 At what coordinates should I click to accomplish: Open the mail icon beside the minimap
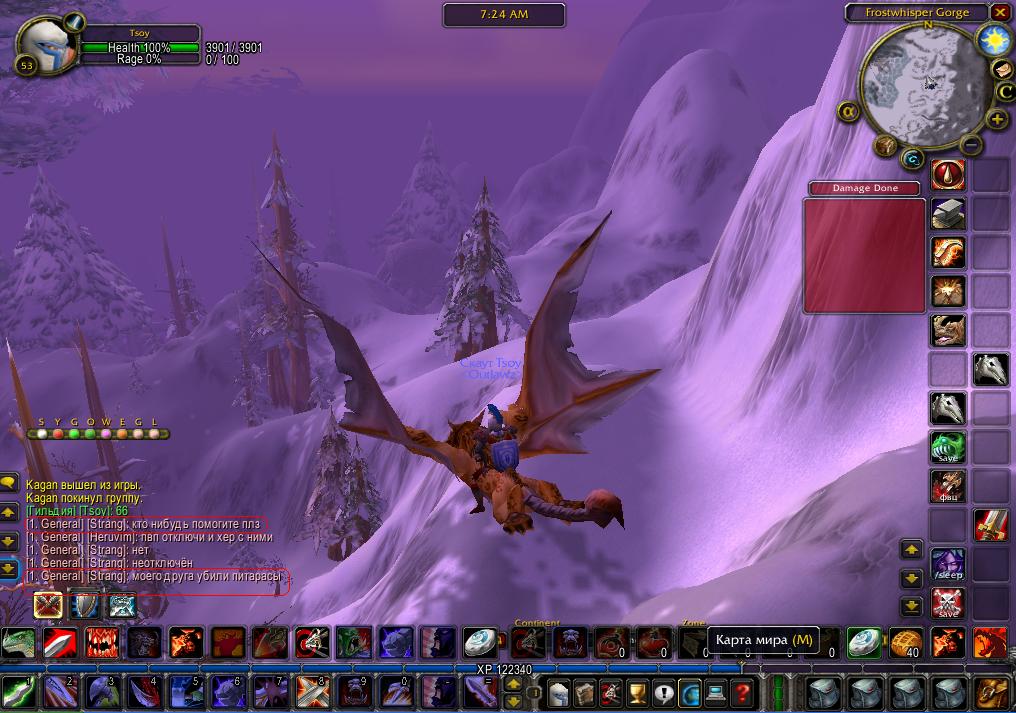point(1003,68)
